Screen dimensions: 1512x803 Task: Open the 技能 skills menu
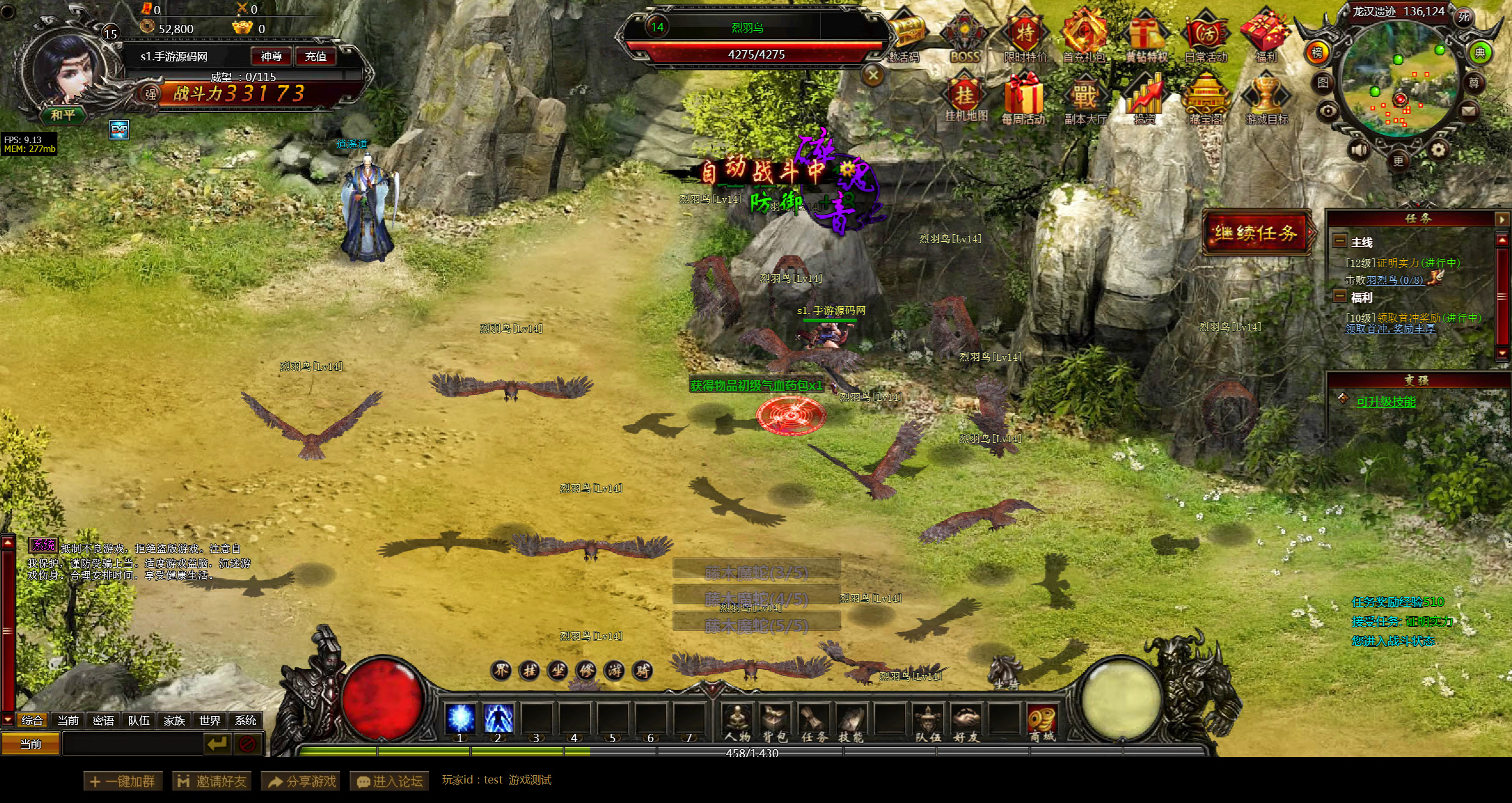click(x=851, y=723)
